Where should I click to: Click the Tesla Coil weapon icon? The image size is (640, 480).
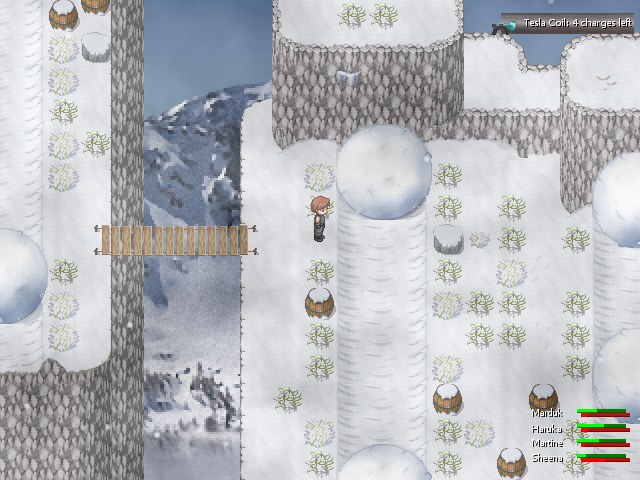tap(507, 23)
